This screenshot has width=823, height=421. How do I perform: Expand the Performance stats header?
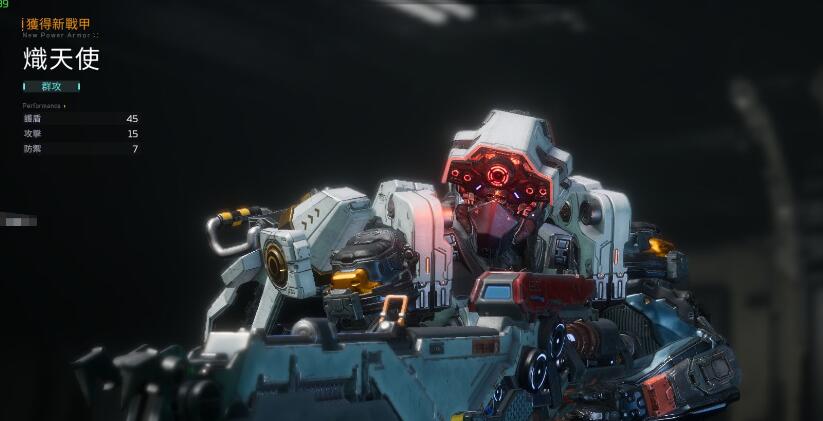tap(44, 105)
